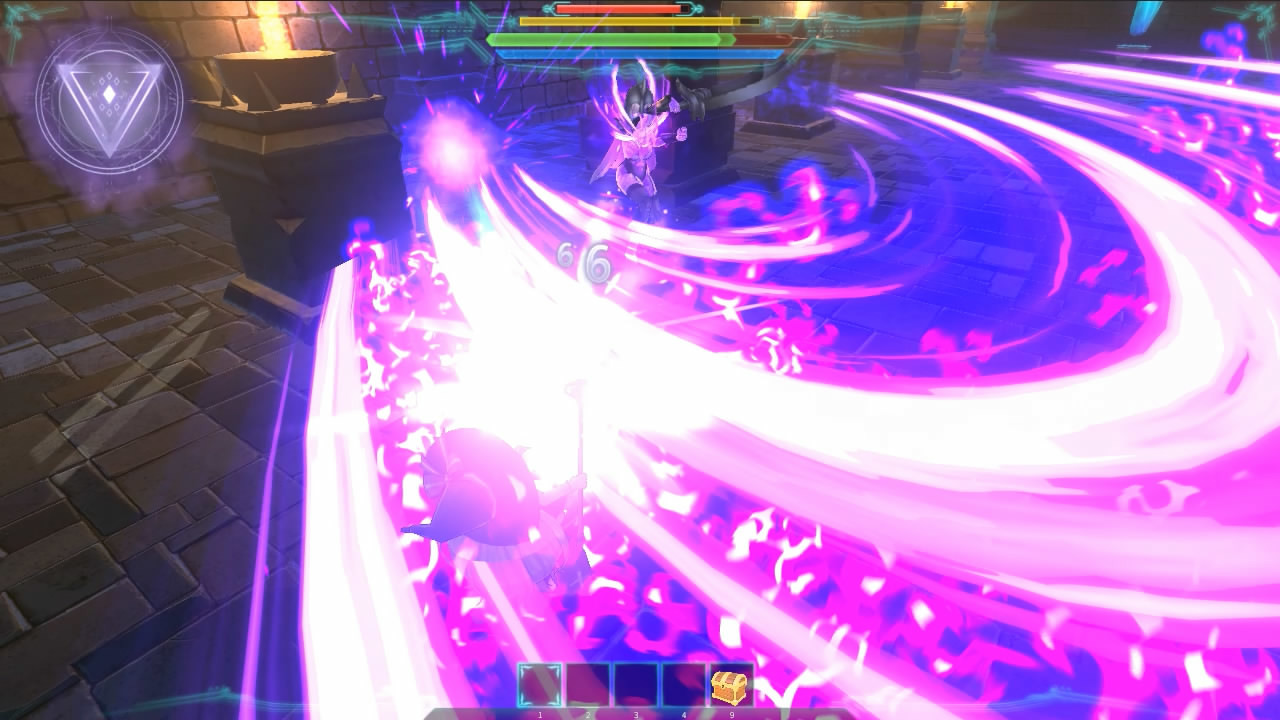Click the glowing triangle magic circle emblem

click(109, 100)
